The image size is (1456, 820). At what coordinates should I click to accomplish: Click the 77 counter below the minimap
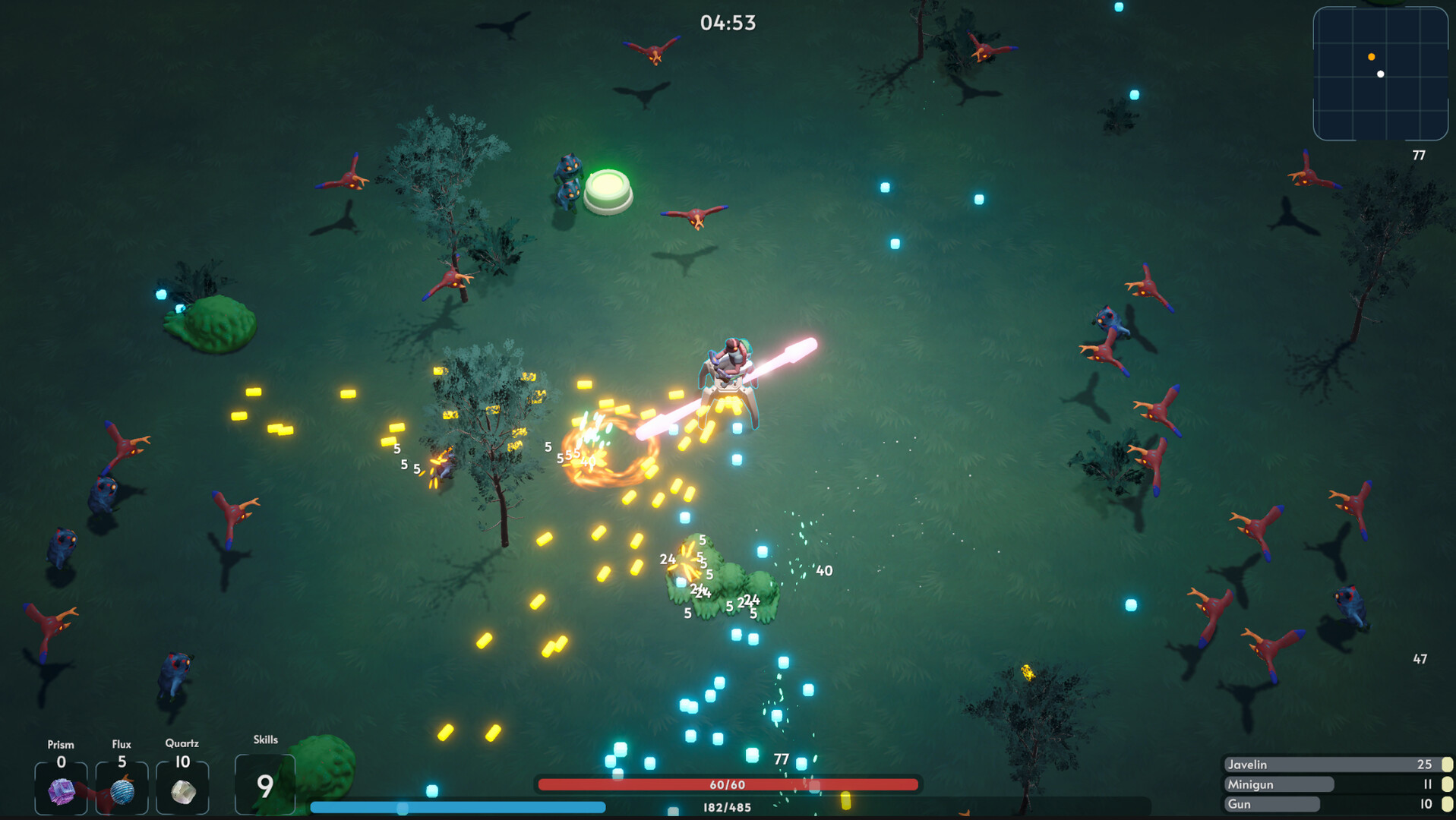click(1420, 155)
